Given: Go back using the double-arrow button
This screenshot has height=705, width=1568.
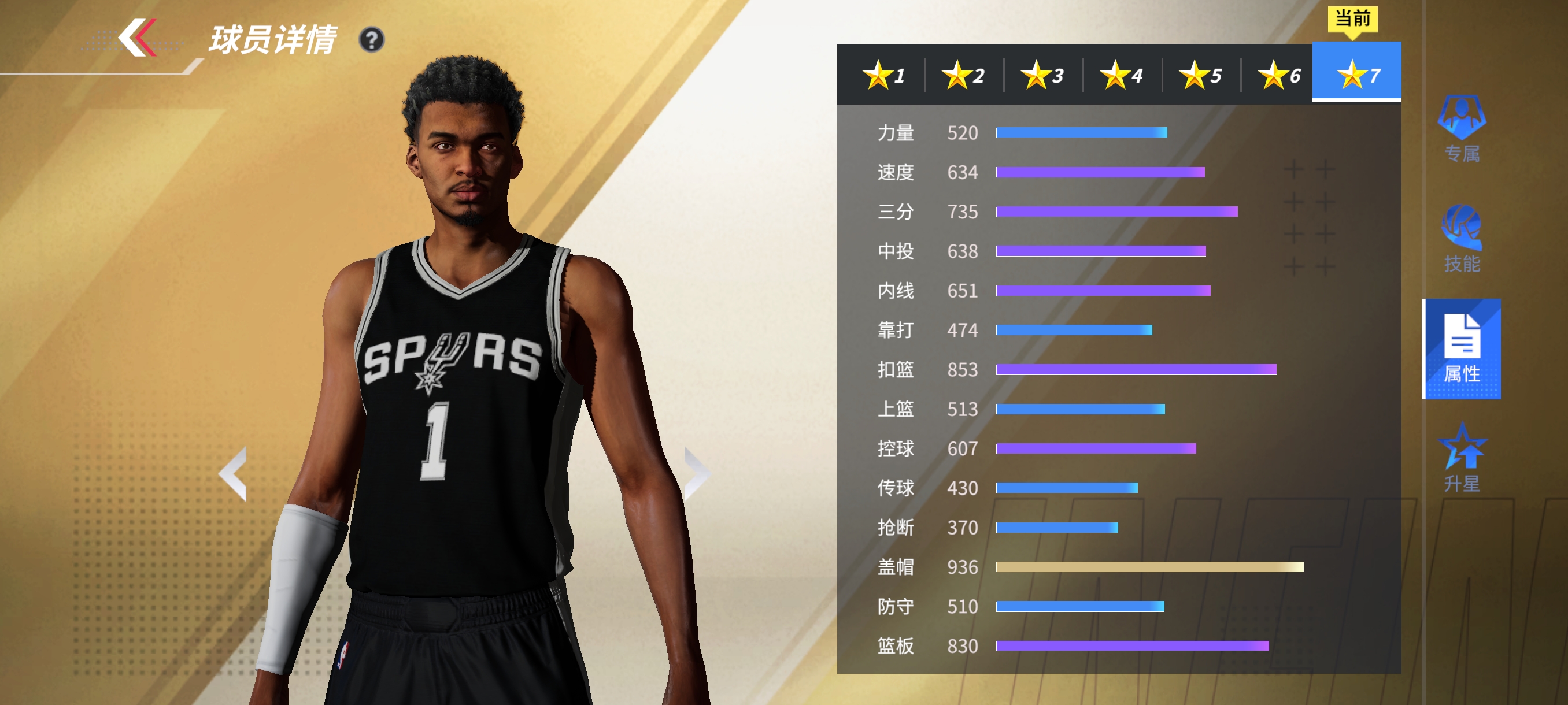Looking at the screenshot, I should (138, 38).
